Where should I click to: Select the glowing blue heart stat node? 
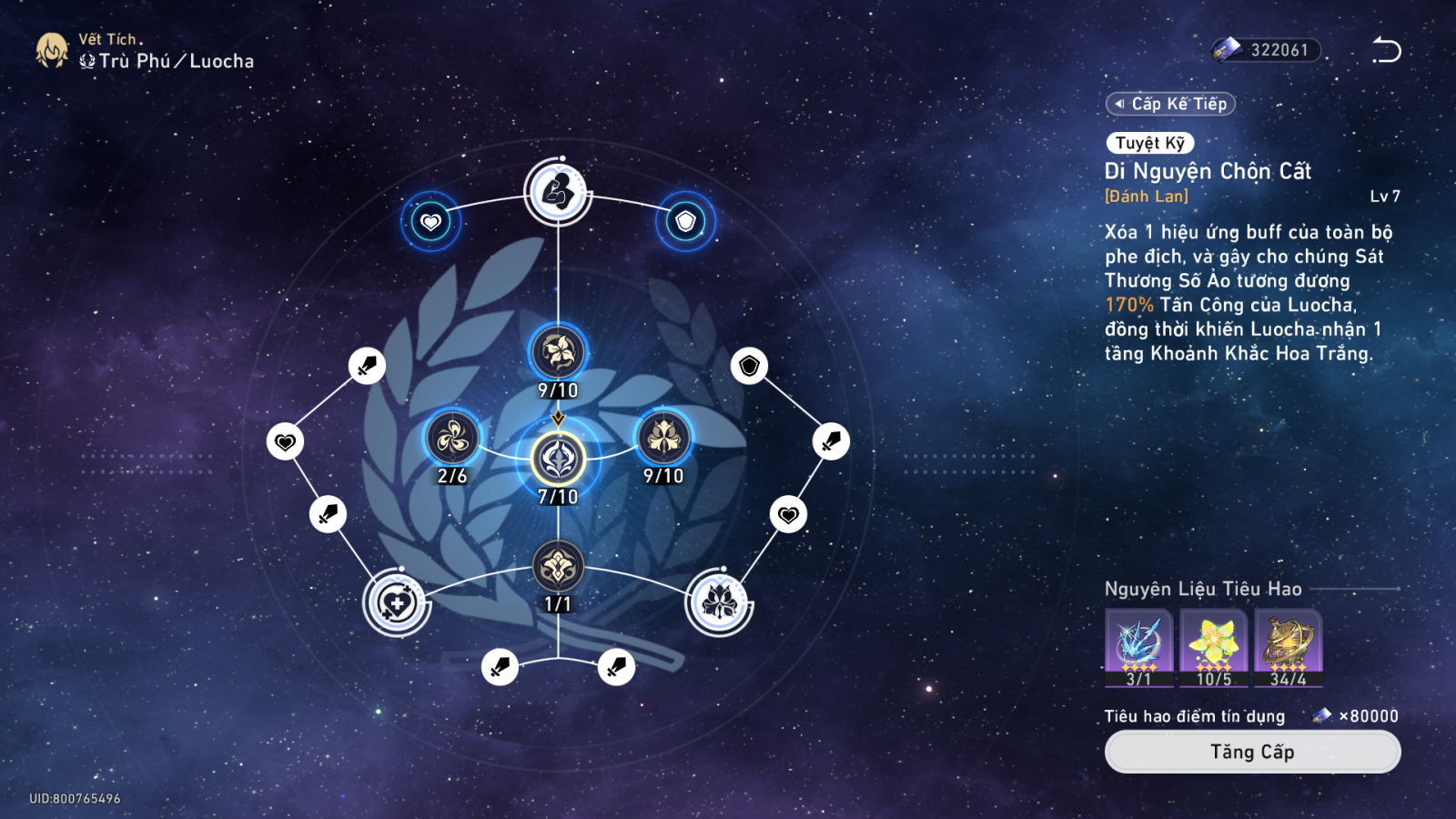430,221
